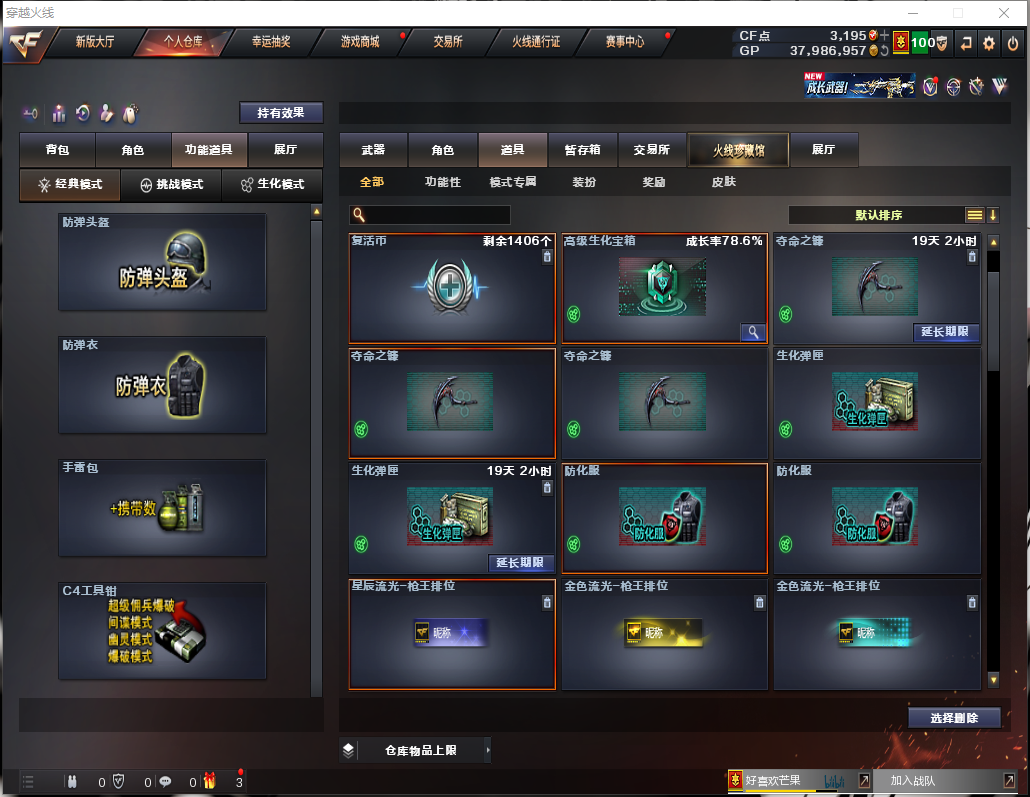
Task: Open the 游戏商城 game shop
Action: 360,42
